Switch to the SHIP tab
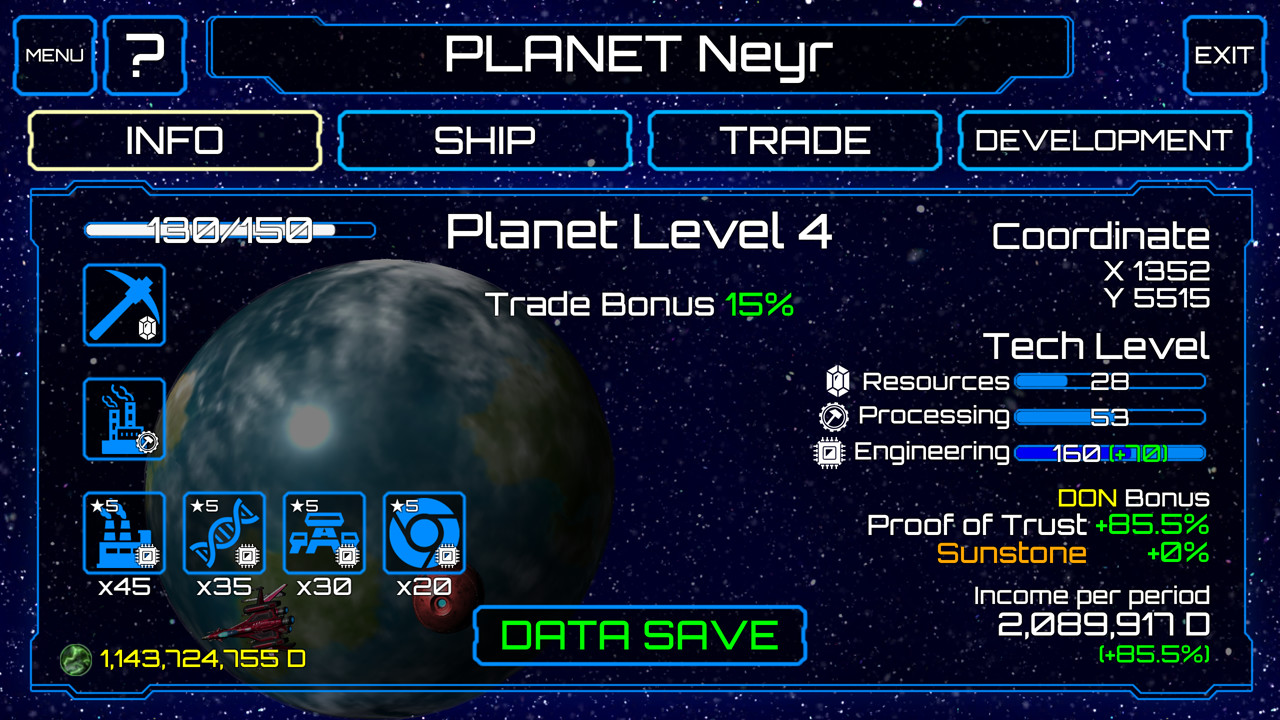1280x720 pixels. point(485,140)
